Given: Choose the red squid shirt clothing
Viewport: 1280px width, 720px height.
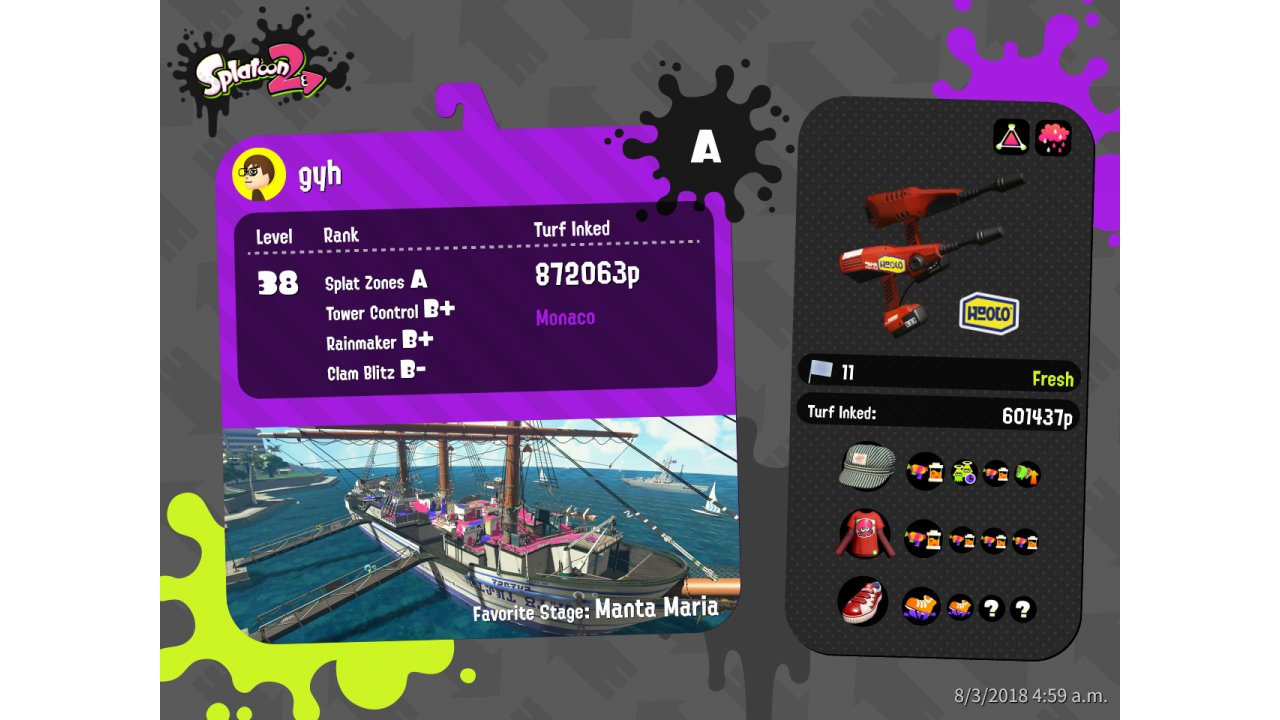Looking at the screenshot, I should tap(863, 537).
